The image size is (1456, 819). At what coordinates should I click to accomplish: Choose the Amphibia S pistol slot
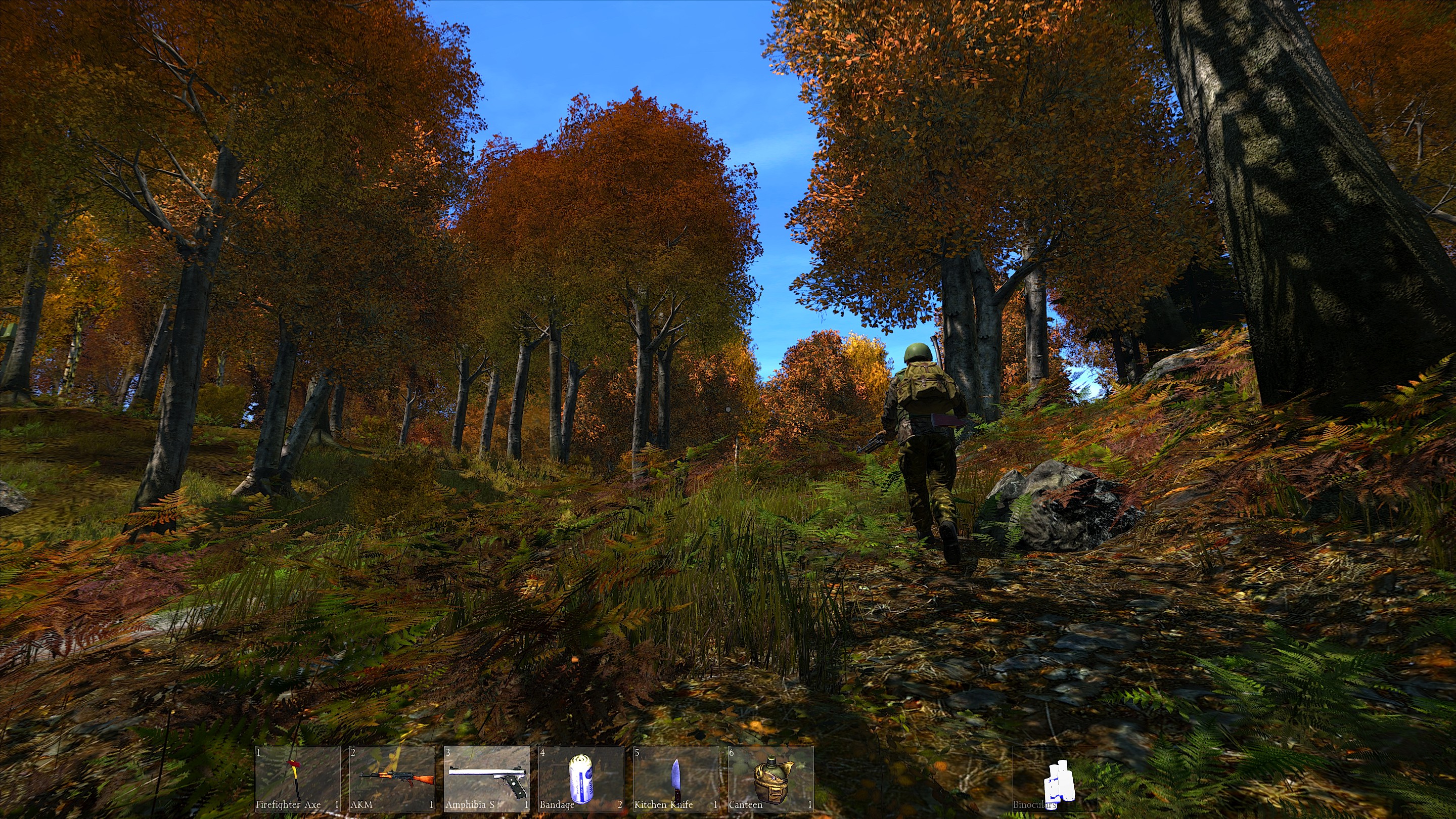point(487,779)
